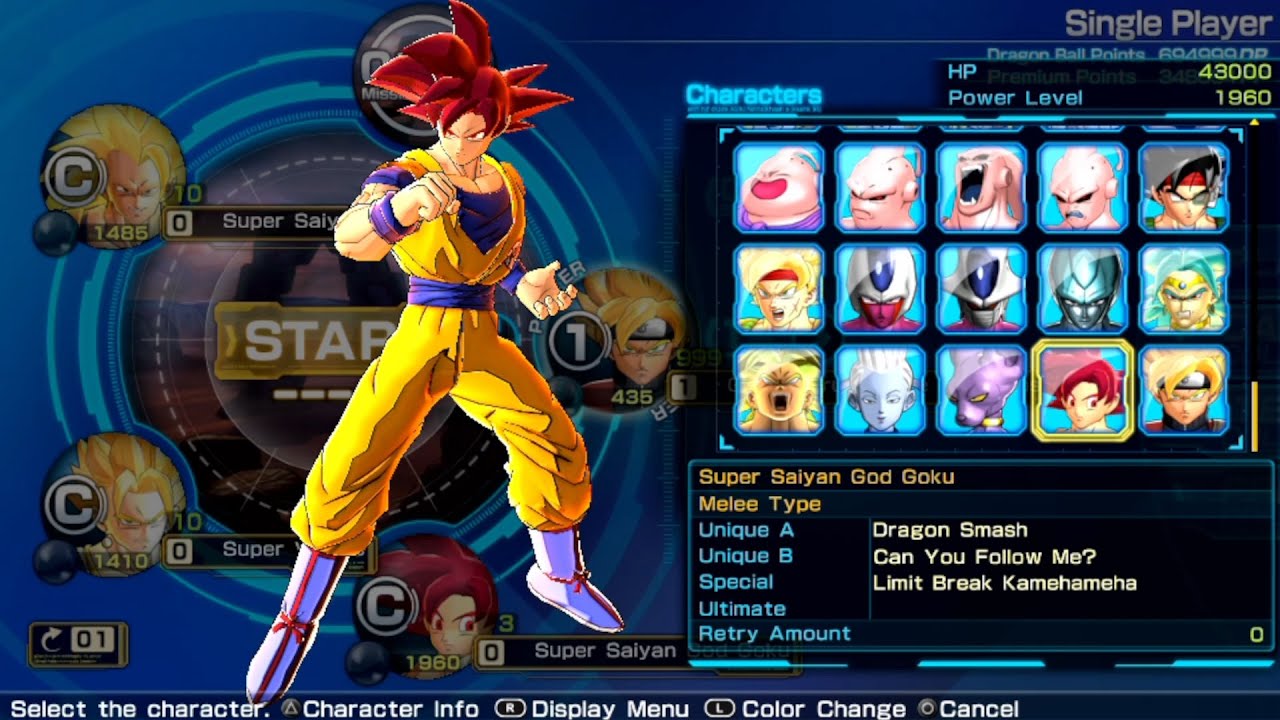Select the laughing Majin Buu portrait
The image size is (1280, 720).
778,186
